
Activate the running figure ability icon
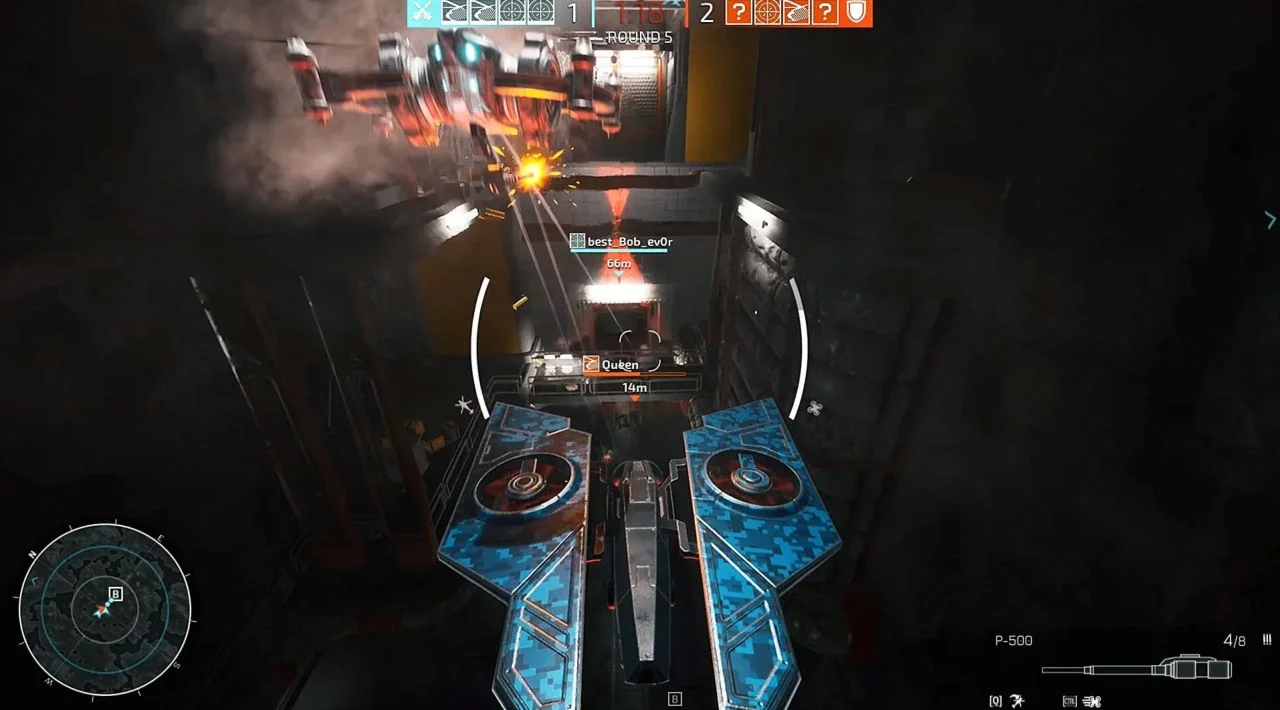[x=1017, y=700]
